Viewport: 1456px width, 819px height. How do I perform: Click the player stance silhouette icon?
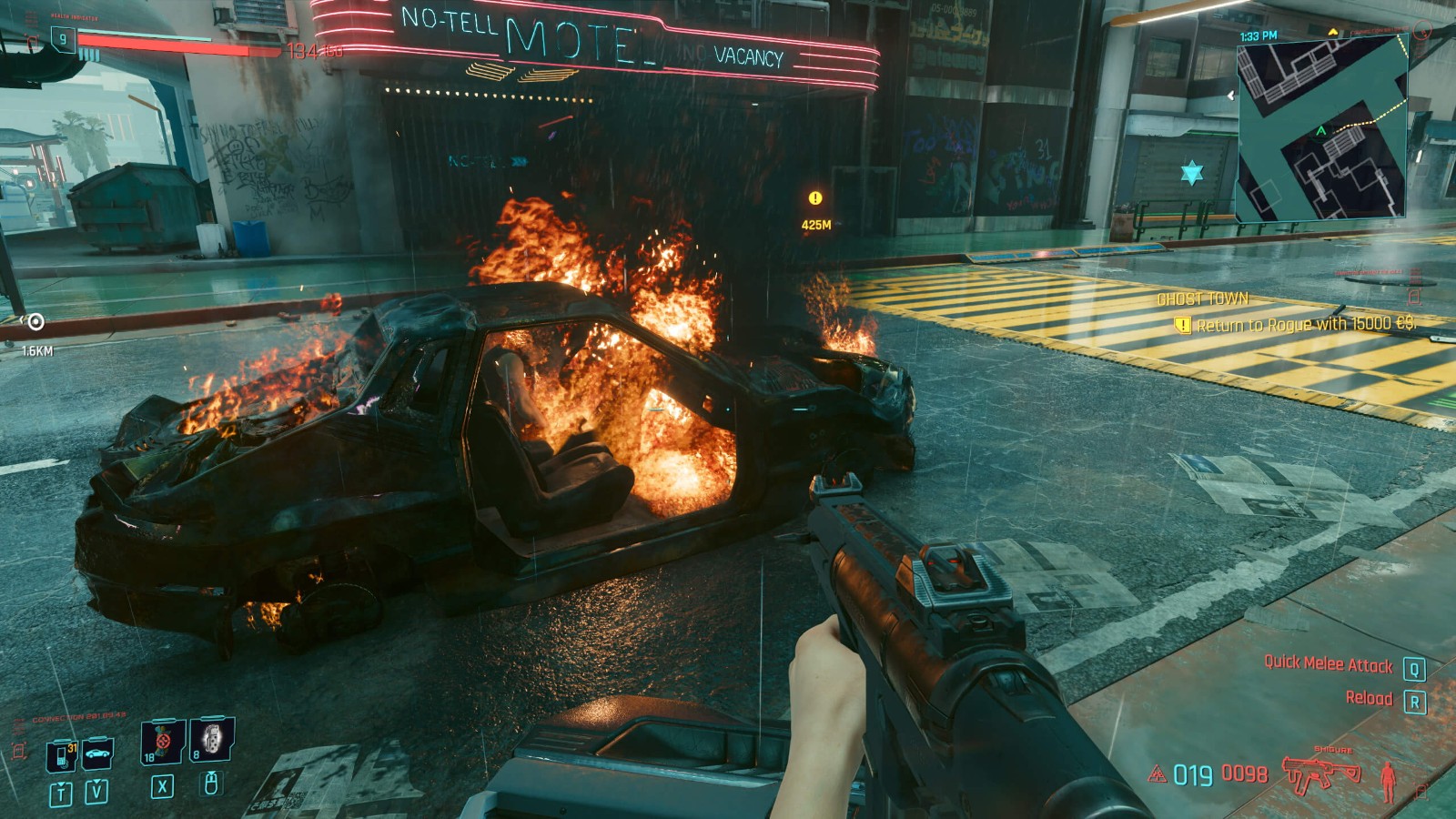1388,780
